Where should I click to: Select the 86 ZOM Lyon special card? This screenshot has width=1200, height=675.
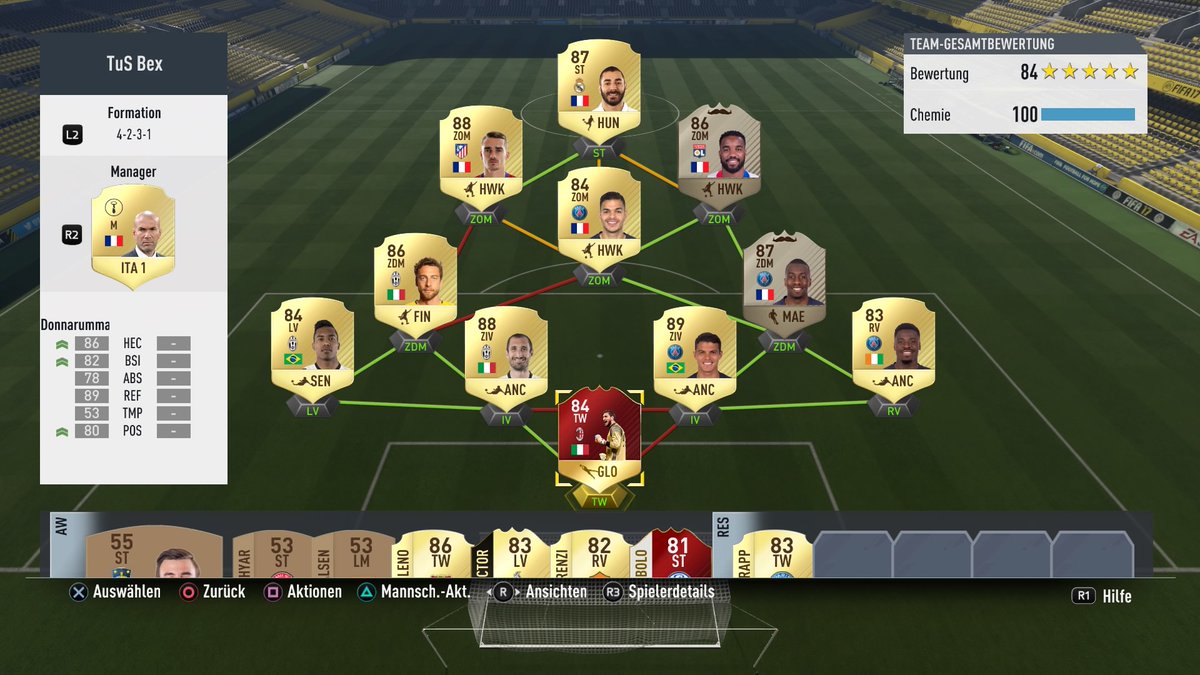(x=718, y=160)
